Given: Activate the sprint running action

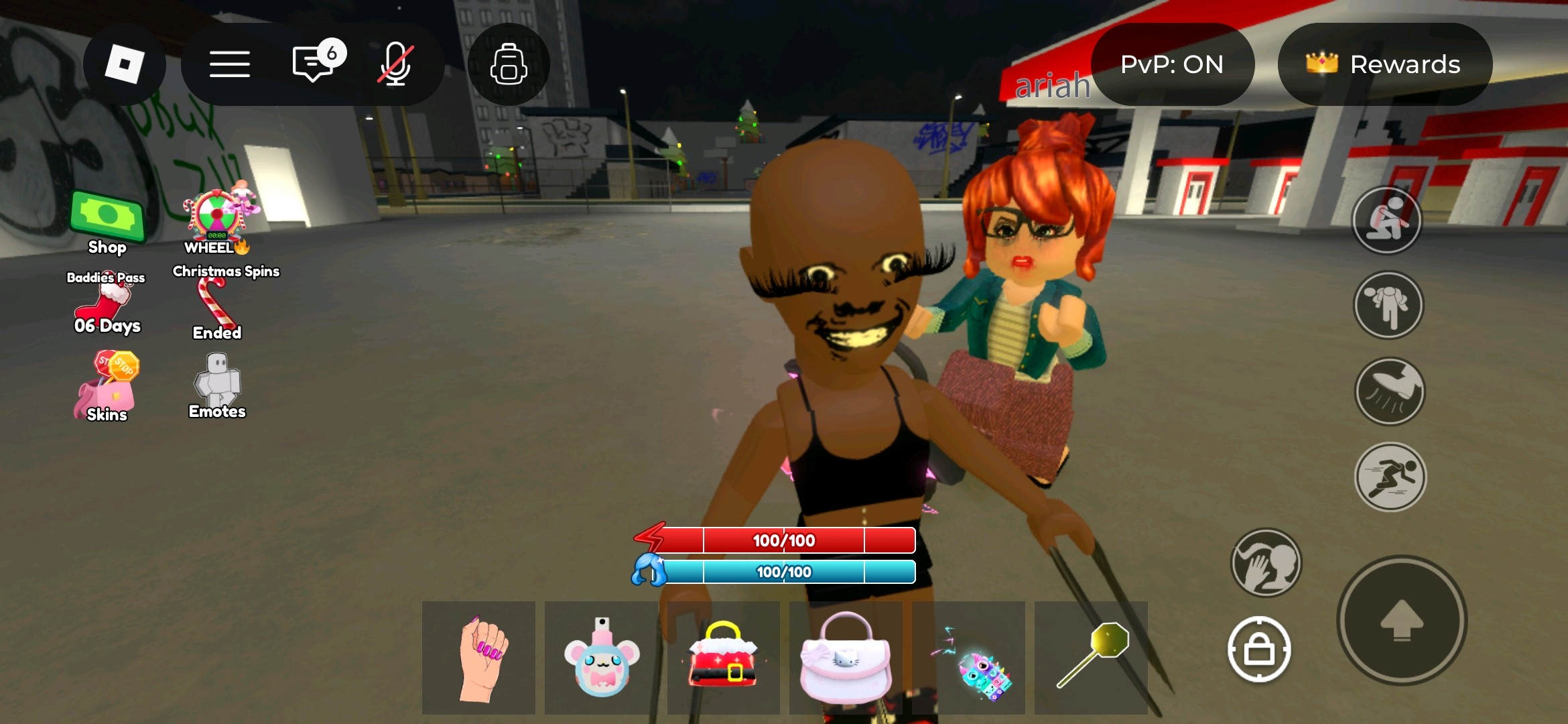Looking at the screenshot, I should tap(1390, 477).
